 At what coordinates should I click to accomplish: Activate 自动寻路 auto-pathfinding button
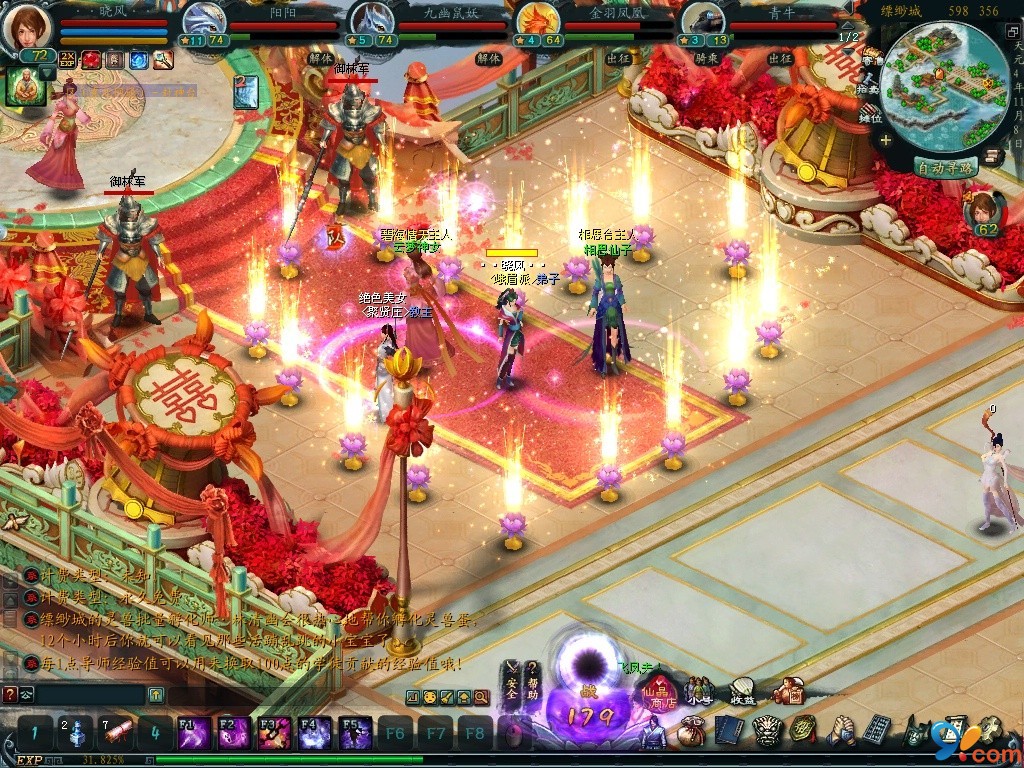[945, 167]
